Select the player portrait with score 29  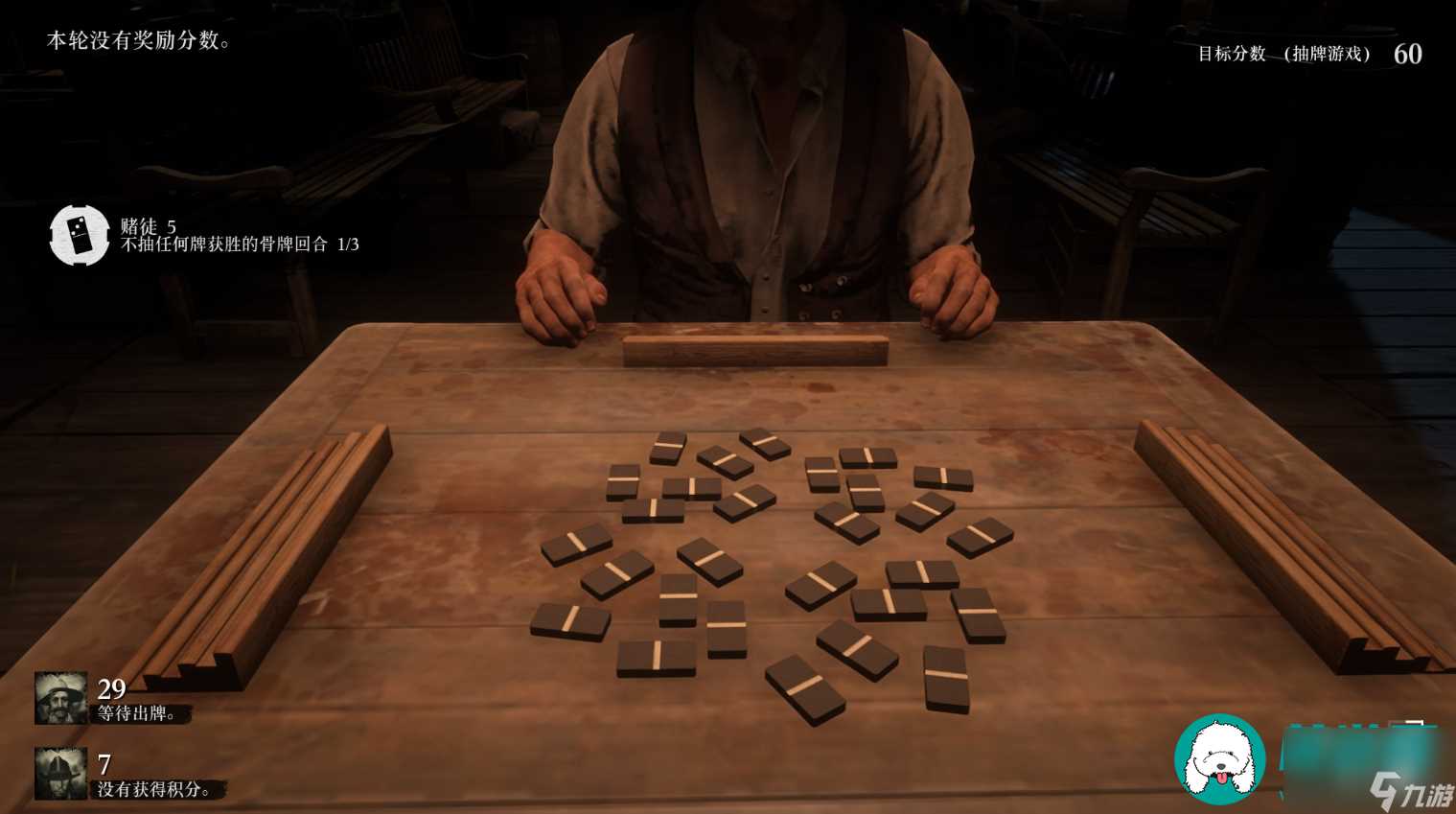coord(60,697)
